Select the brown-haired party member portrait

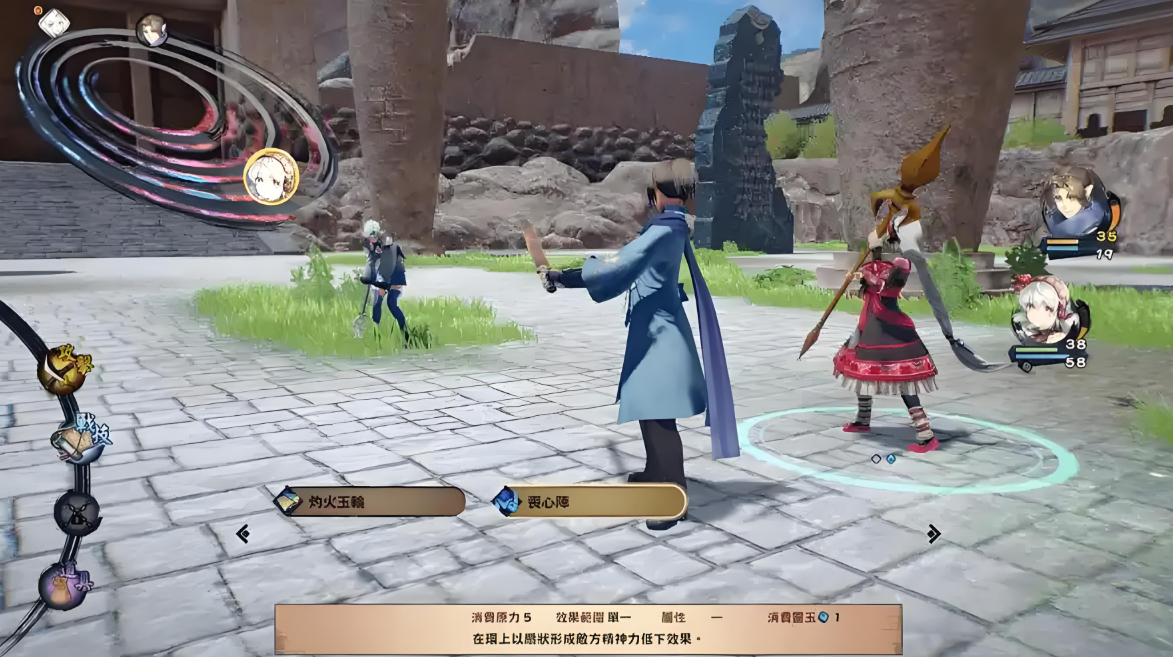(1074, 202)
